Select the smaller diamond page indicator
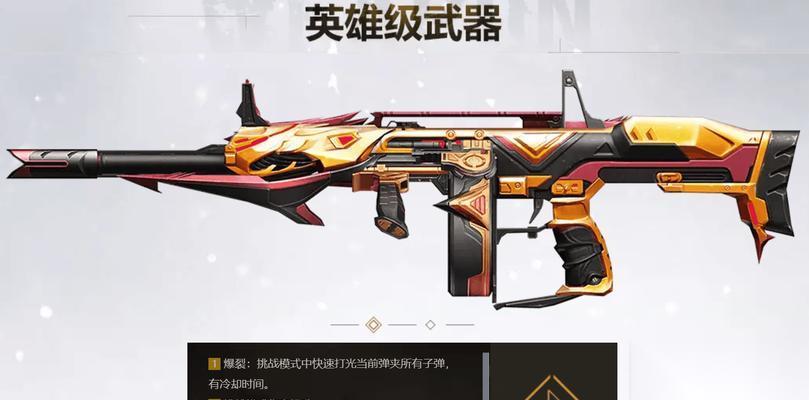This screenshot has height=400, width=809. click(x=430, y=324)
